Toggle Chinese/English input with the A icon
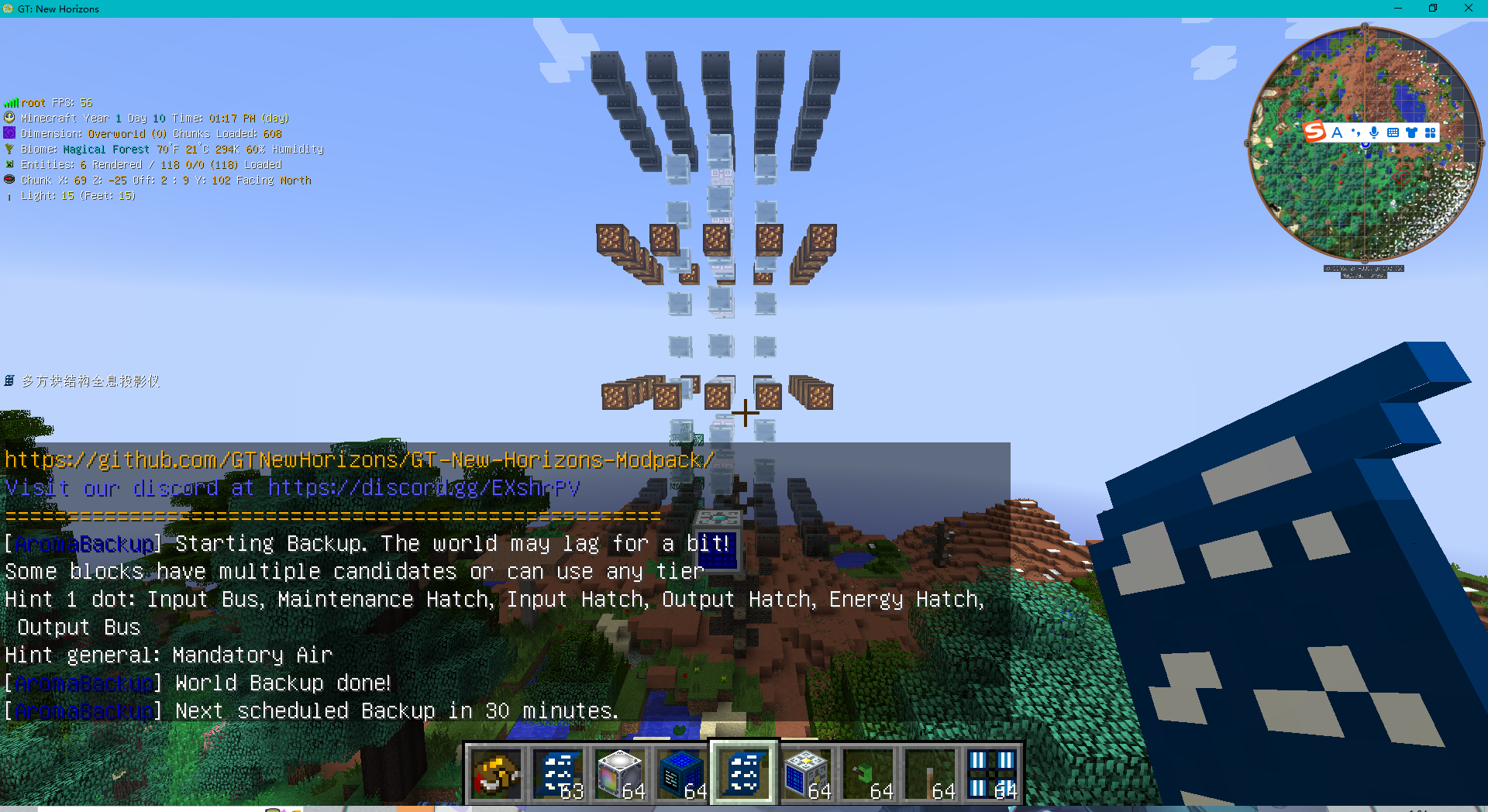 pos(1337,132)
